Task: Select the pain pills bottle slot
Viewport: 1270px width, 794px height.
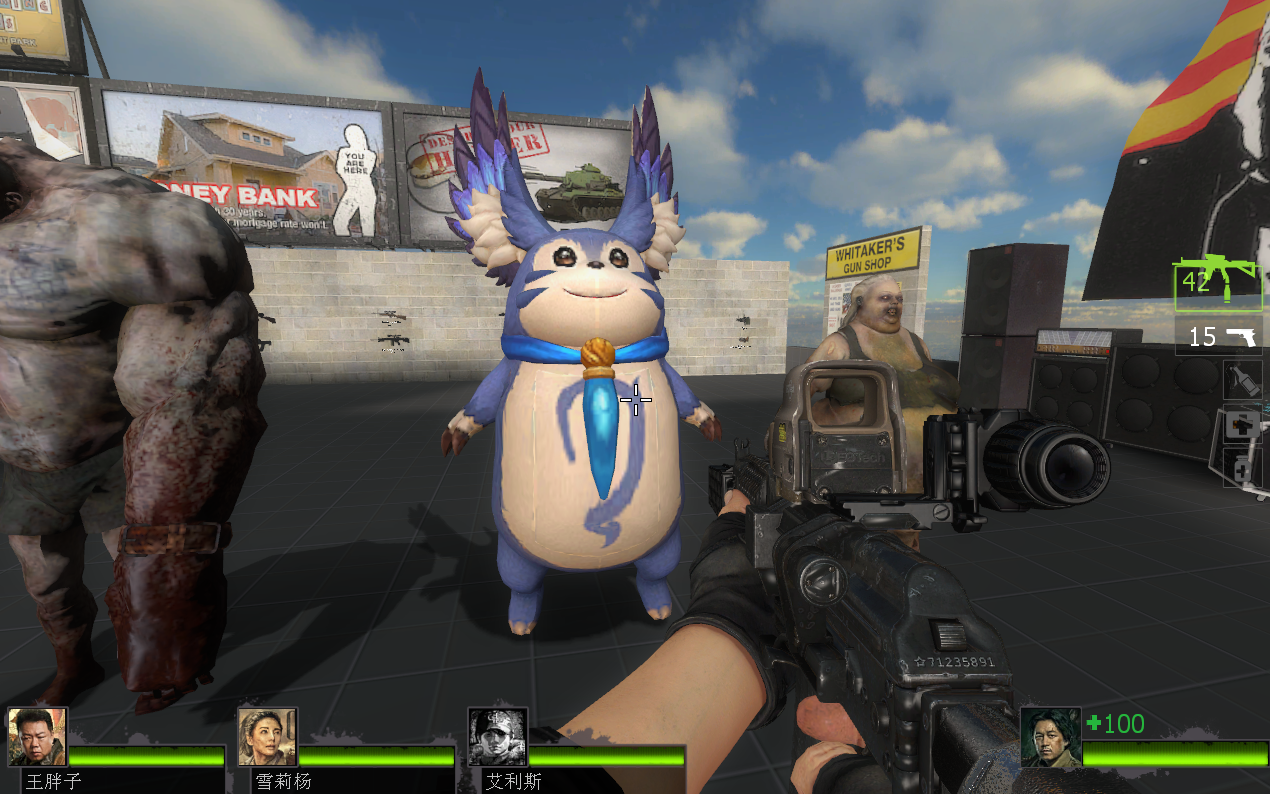Action: 1243,468
